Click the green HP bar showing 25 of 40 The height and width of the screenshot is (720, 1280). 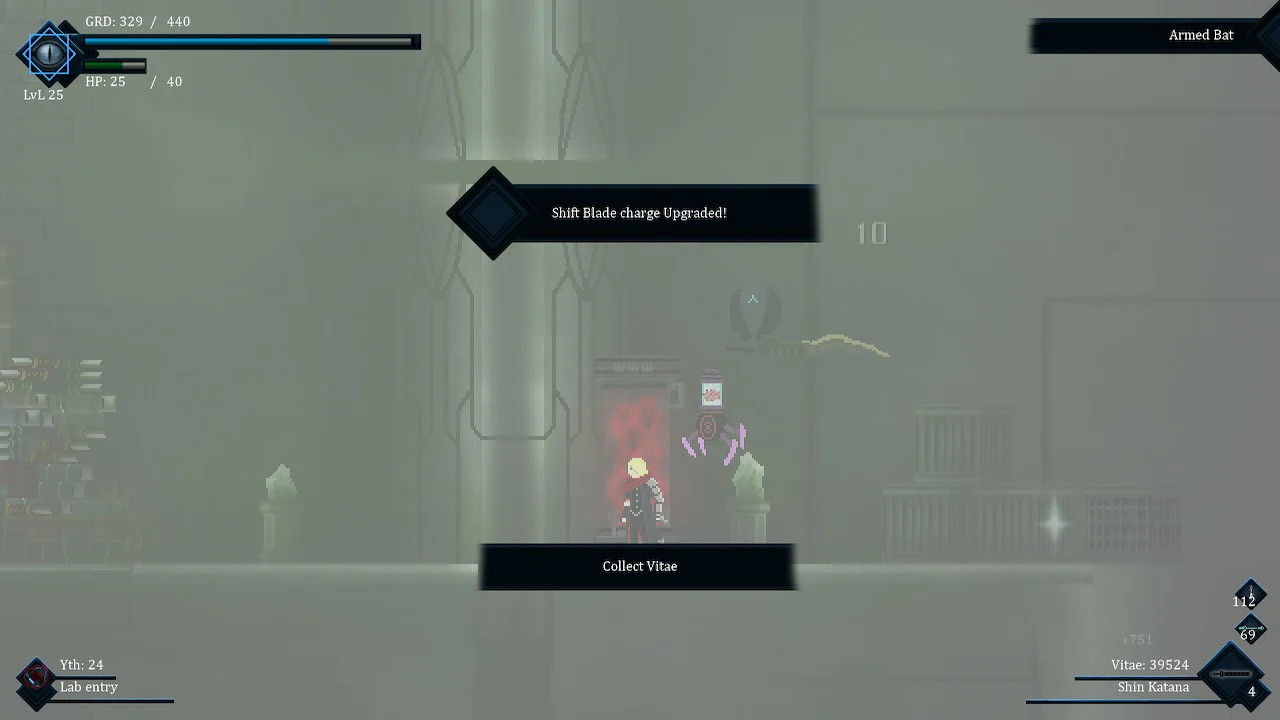(115, 65)
